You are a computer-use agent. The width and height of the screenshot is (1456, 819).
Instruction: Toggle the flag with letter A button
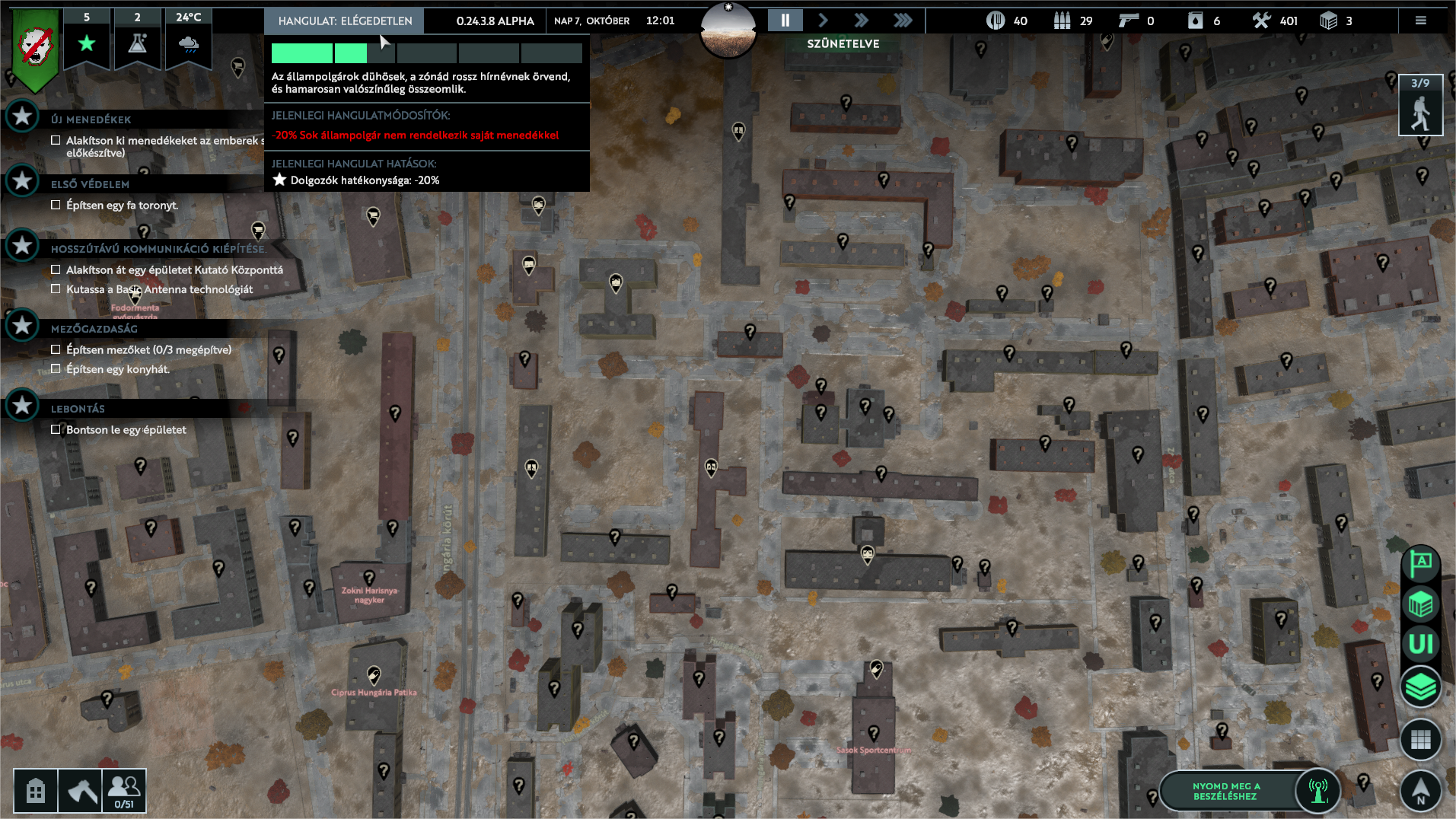click(1420, 564)
